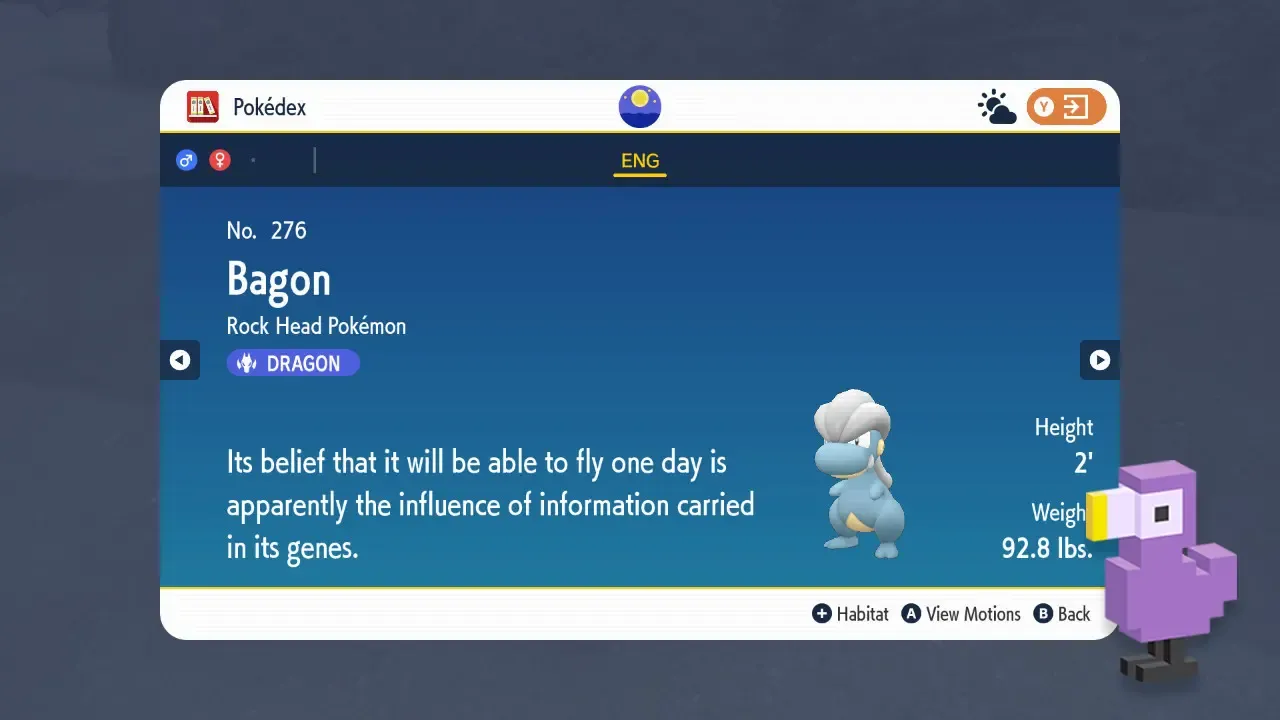Click the Dragon type sparkle icon
The height and width of the screenshot is (720, 1280).
click(x=246, y=362)
